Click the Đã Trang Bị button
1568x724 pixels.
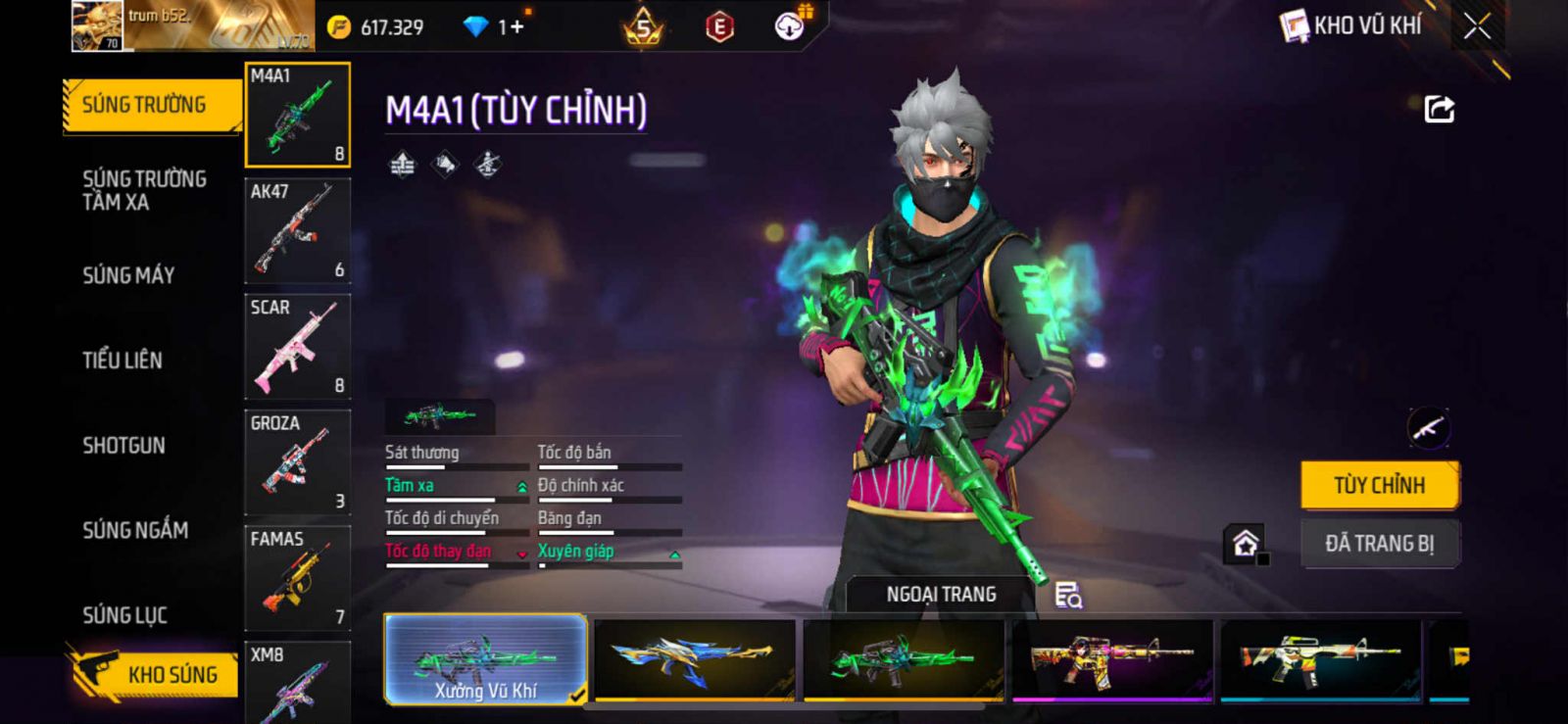(x=1379, y=544)
